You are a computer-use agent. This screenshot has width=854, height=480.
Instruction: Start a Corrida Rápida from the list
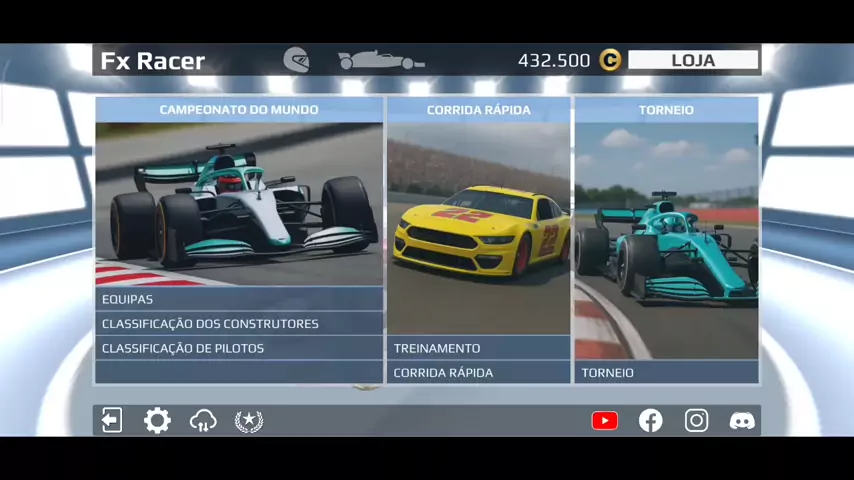click(478, 373)
